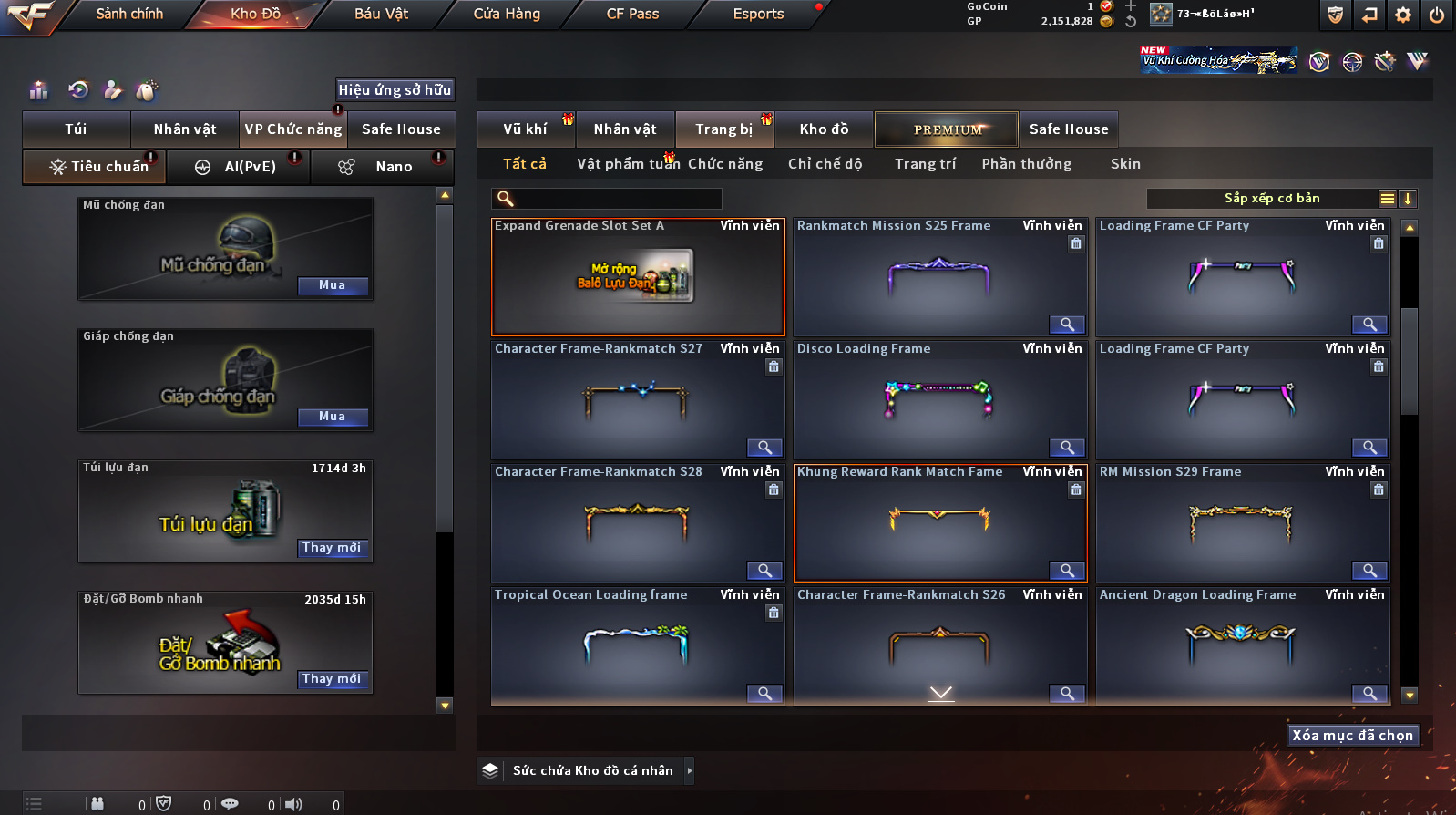Click Xóa mục đã chọn button

[x=1353, y=736]
